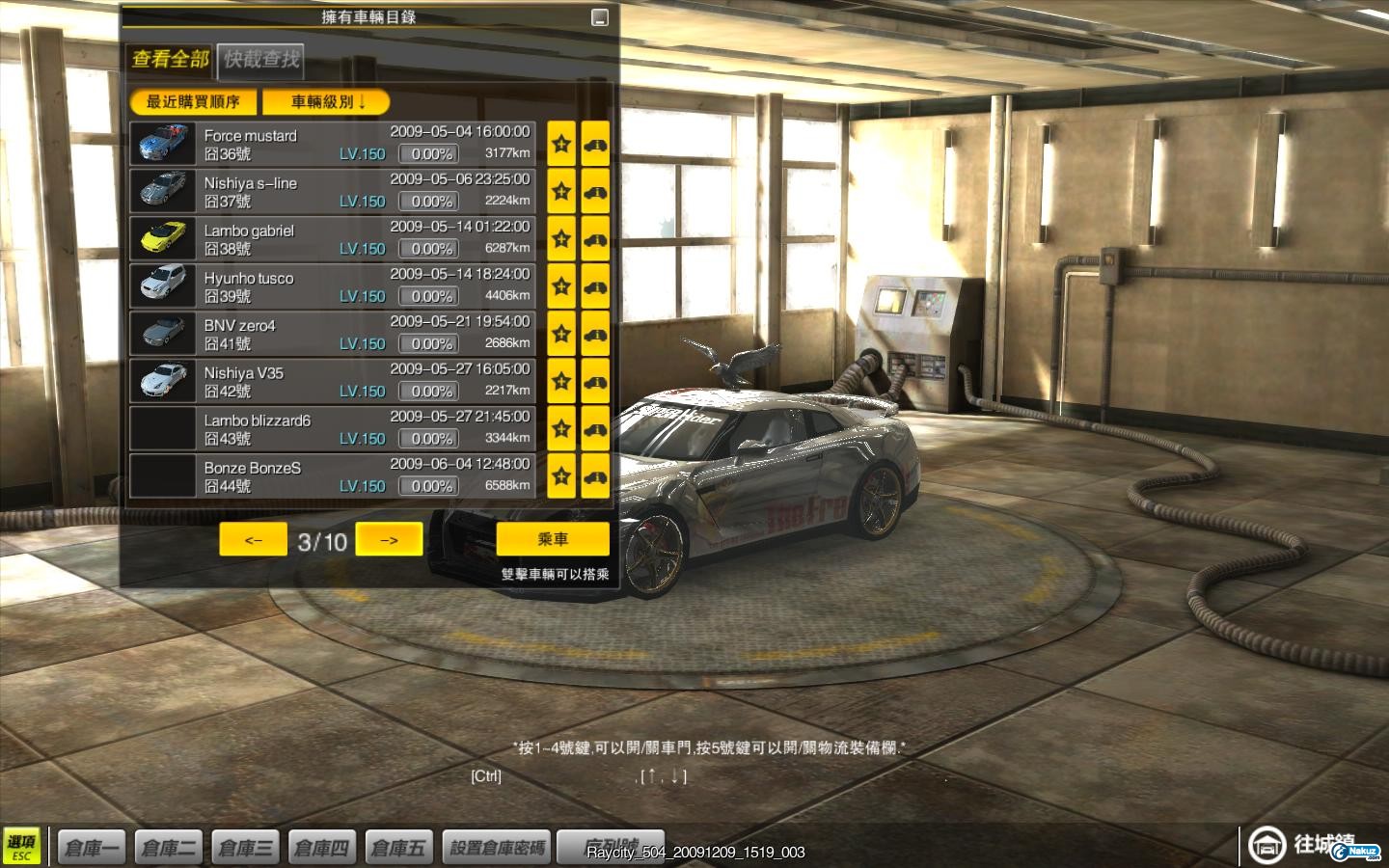The width and height of the screenshot is (1389, 868).
Task: Select Hyunho tusco from the list
Action: (333, 286)
